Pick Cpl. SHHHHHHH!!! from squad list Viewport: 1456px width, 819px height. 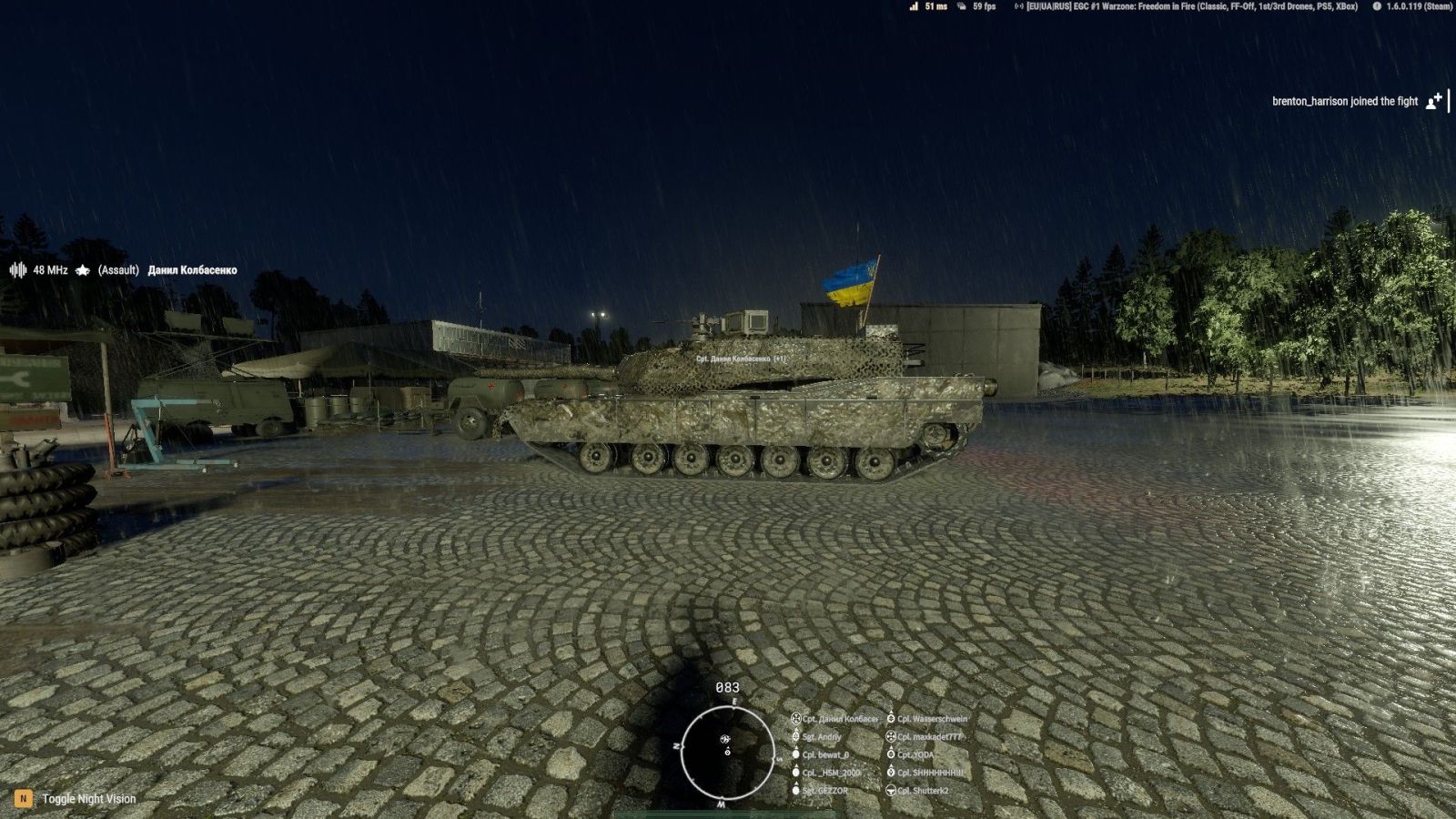(x=929, y=773)
